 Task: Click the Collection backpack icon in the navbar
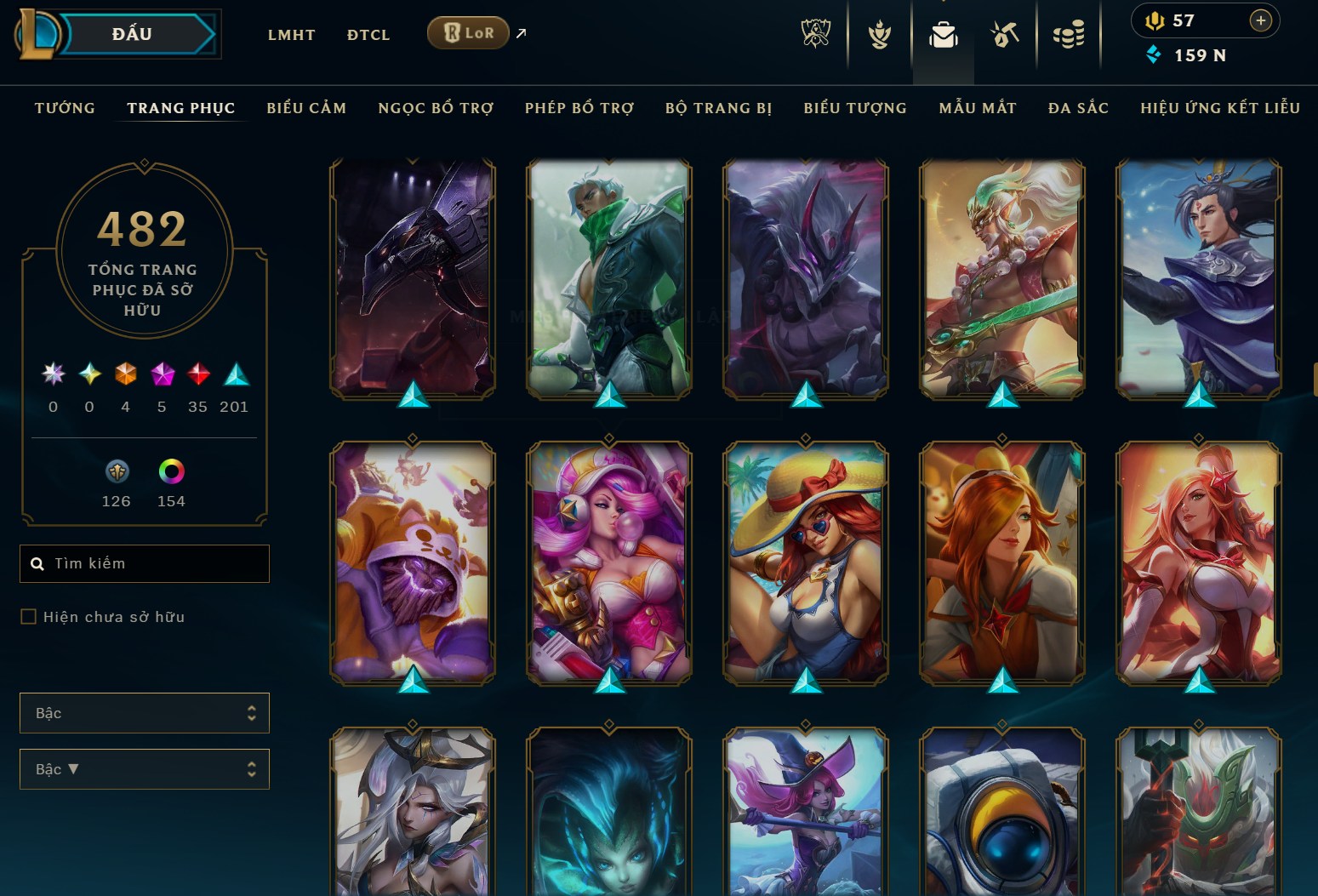[x=943, y=34]
